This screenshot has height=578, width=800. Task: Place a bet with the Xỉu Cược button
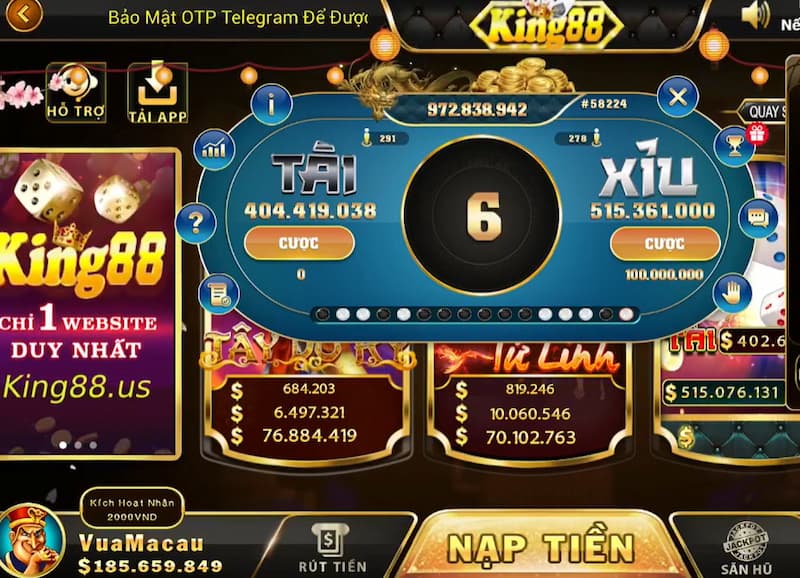tap(664, 243)
